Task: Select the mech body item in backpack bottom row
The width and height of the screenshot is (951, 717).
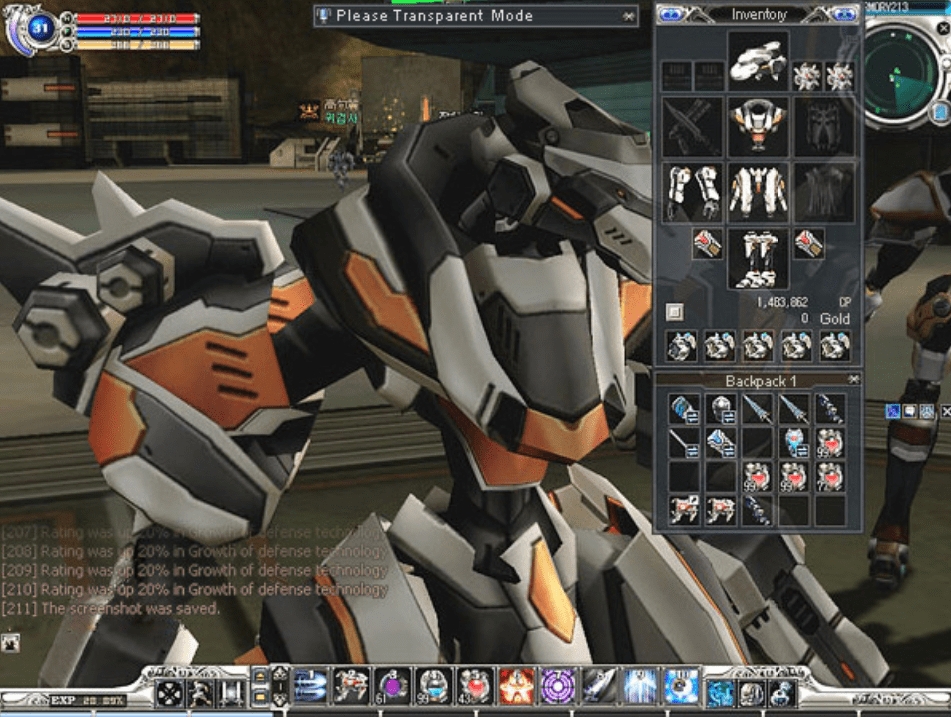Action: (x=685, y=509)
